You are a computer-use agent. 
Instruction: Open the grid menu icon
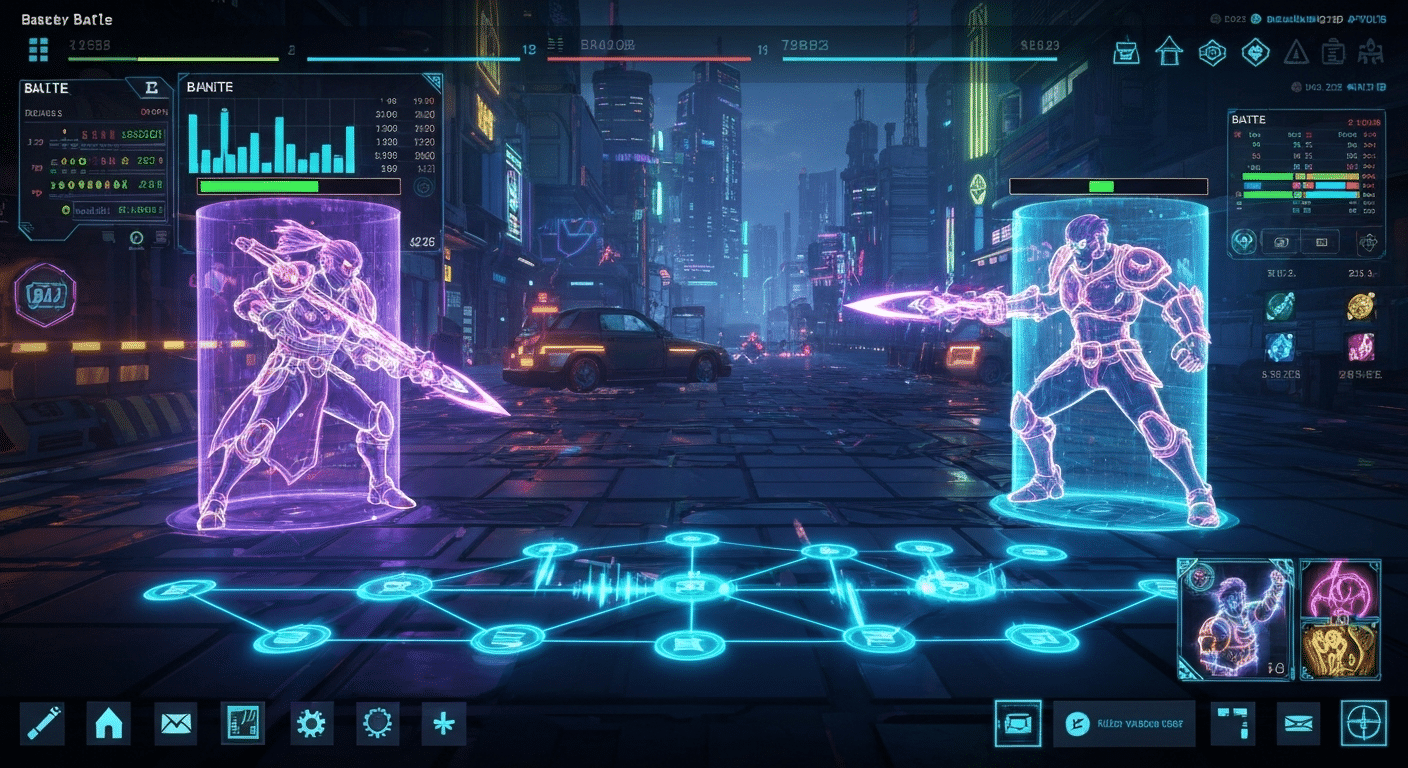pos(39,49)
